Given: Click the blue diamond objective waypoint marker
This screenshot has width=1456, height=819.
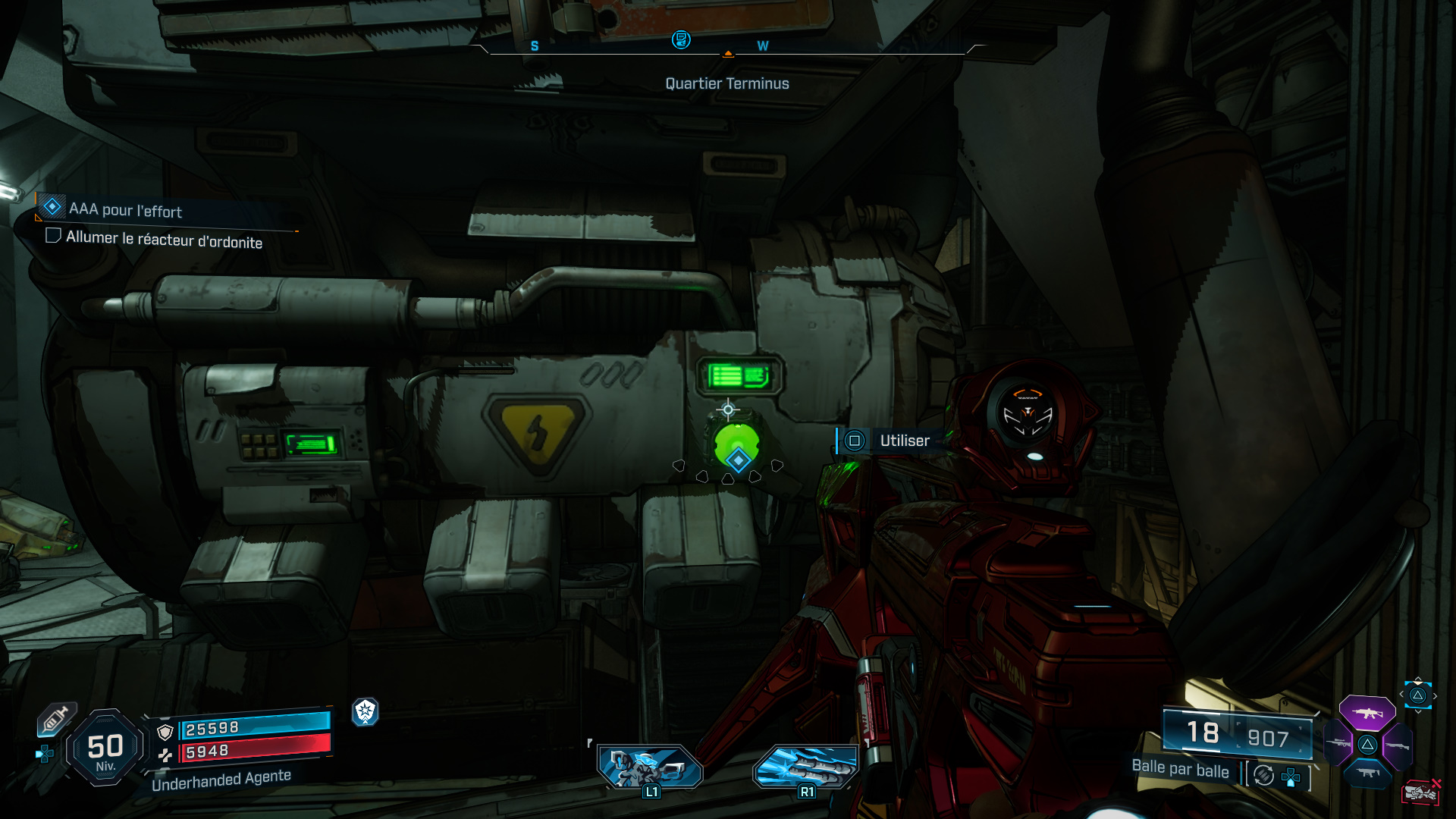Looking at the screenshot, I should click(738, 460).
